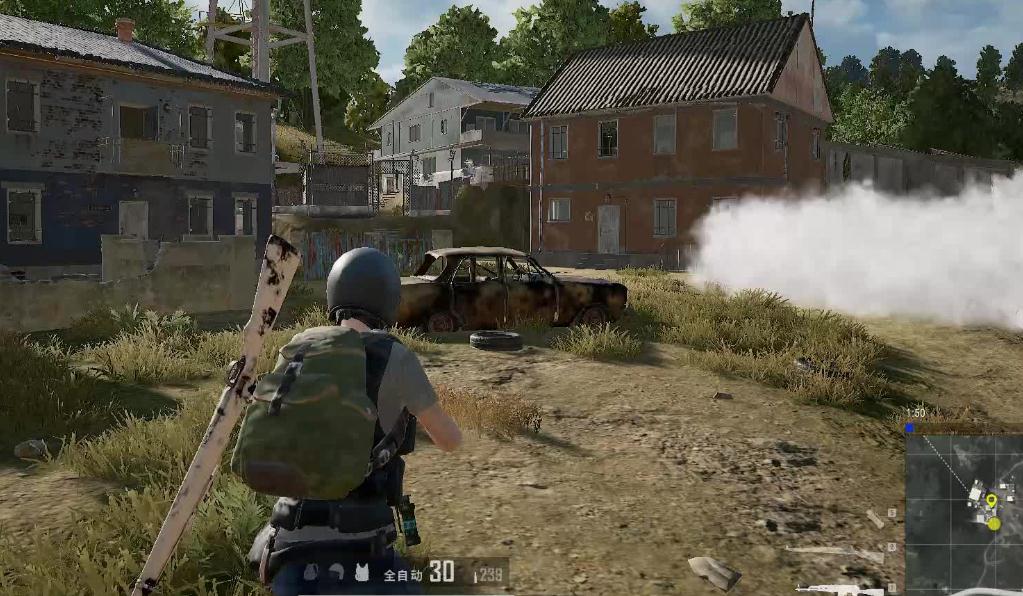
Task: Click the yellow waypoint pin on minimap
Action: (990, 501)
